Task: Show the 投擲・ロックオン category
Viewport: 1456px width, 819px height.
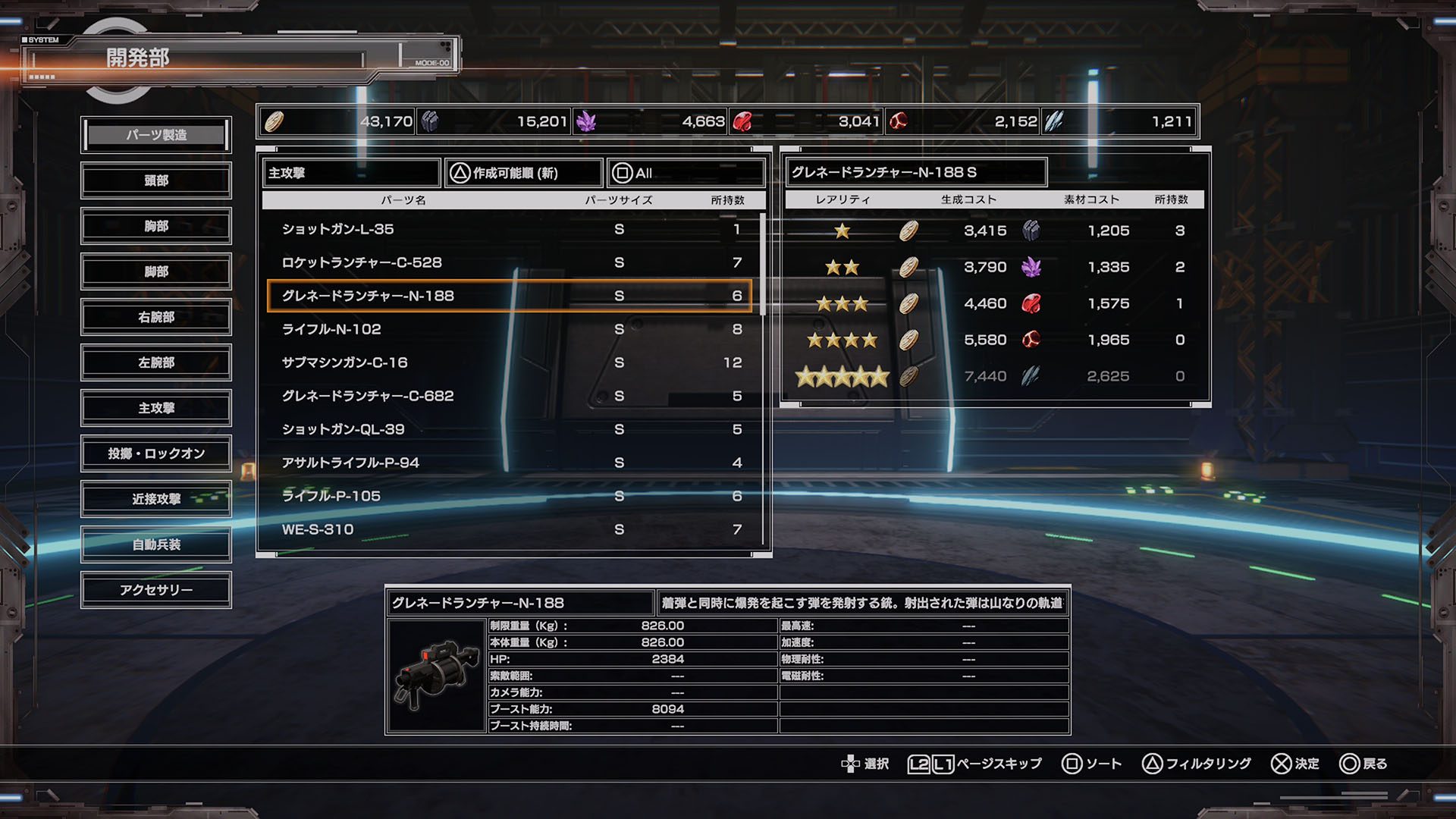Action: [156, 453]
